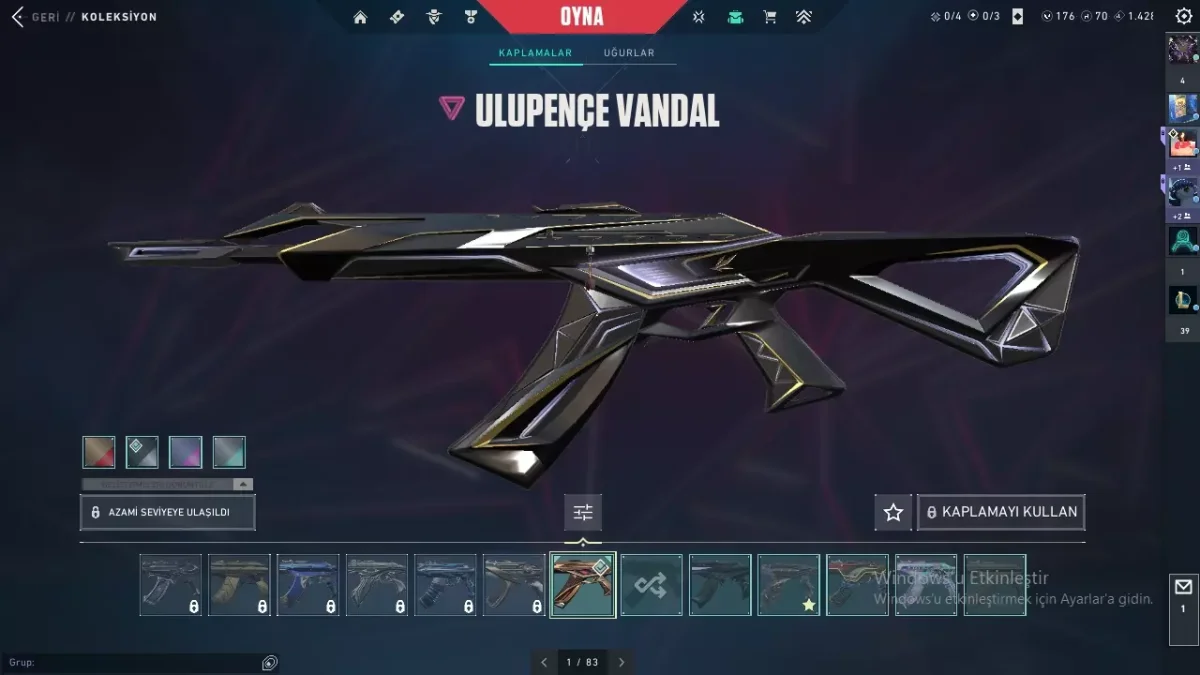This screenshot has width=1200, height=675.
Task: Open the home icon in the top bar
Action: tap(360, 17)
